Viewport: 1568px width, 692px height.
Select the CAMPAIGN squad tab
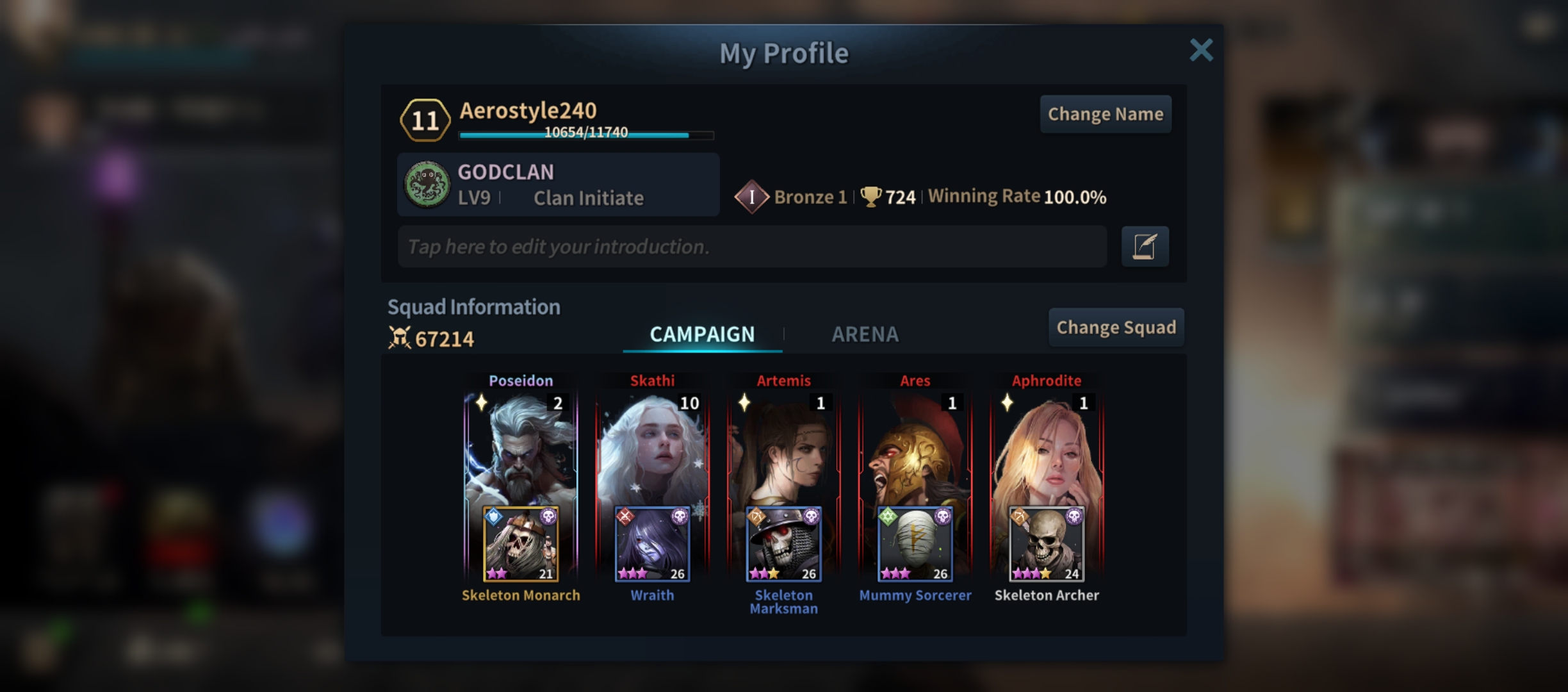coord(702,334)
